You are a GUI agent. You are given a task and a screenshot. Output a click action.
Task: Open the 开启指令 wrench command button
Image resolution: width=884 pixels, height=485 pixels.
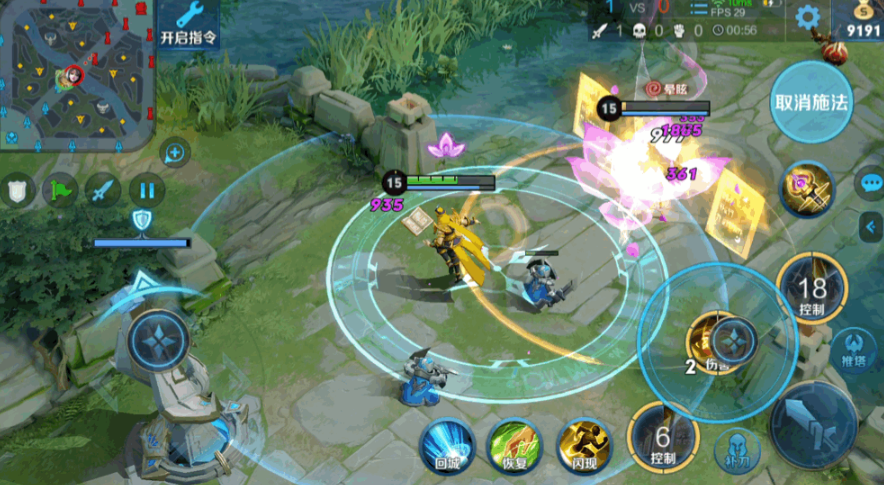coord(188,24)
